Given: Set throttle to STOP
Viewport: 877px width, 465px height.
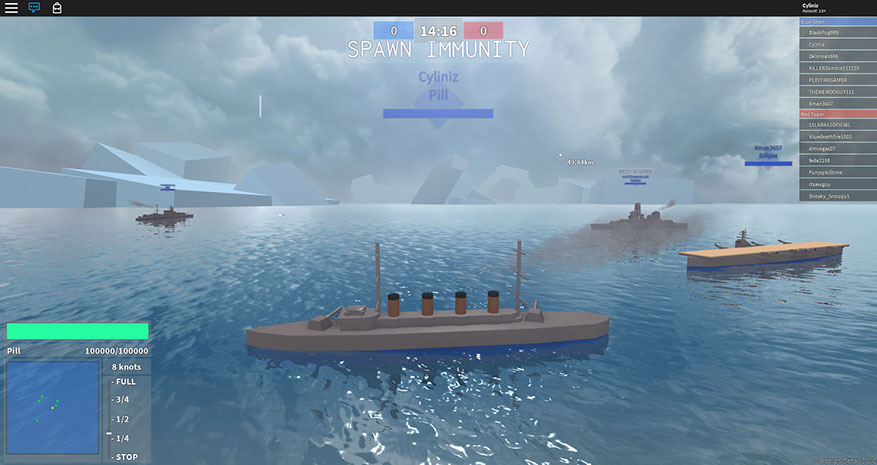Looking at the screenshot, I should pos(125,457).
